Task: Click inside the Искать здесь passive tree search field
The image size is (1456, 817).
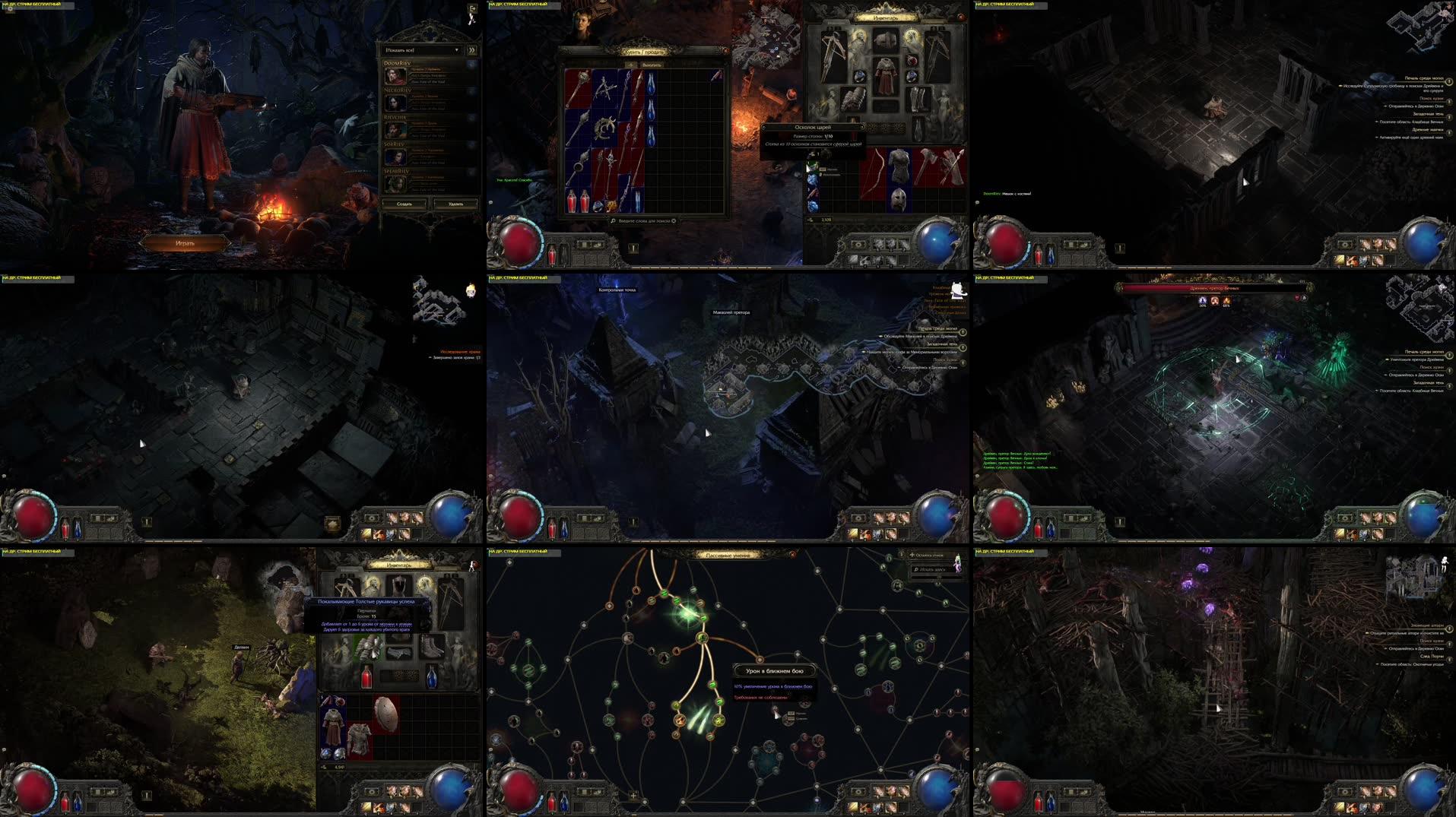Action: [930, 570]
